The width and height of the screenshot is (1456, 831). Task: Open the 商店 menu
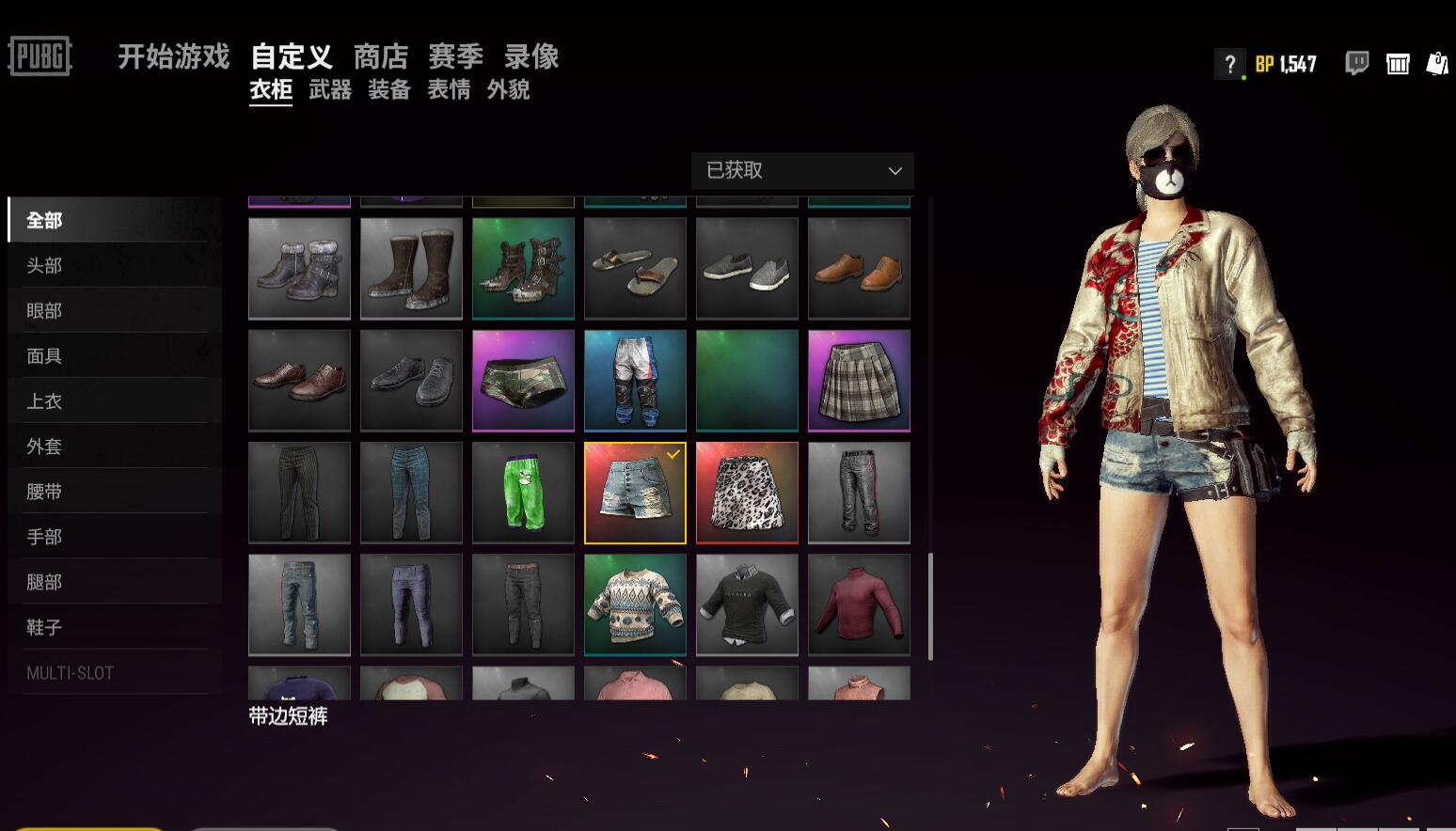pyautogui.click(x=380, y=56)
